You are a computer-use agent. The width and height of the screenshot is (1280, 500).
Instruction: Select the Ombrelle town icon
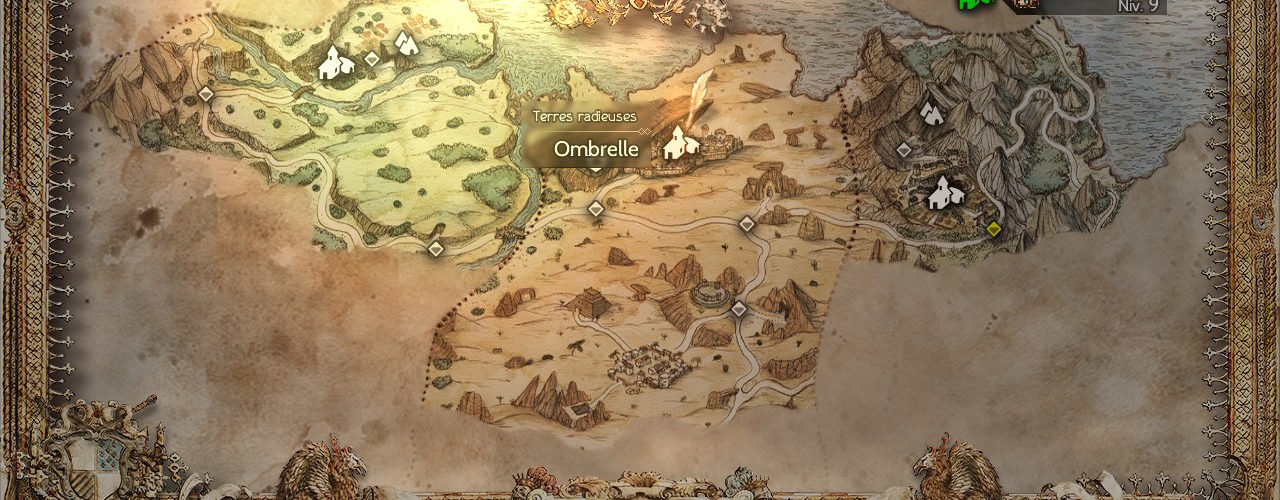[682, 143]
